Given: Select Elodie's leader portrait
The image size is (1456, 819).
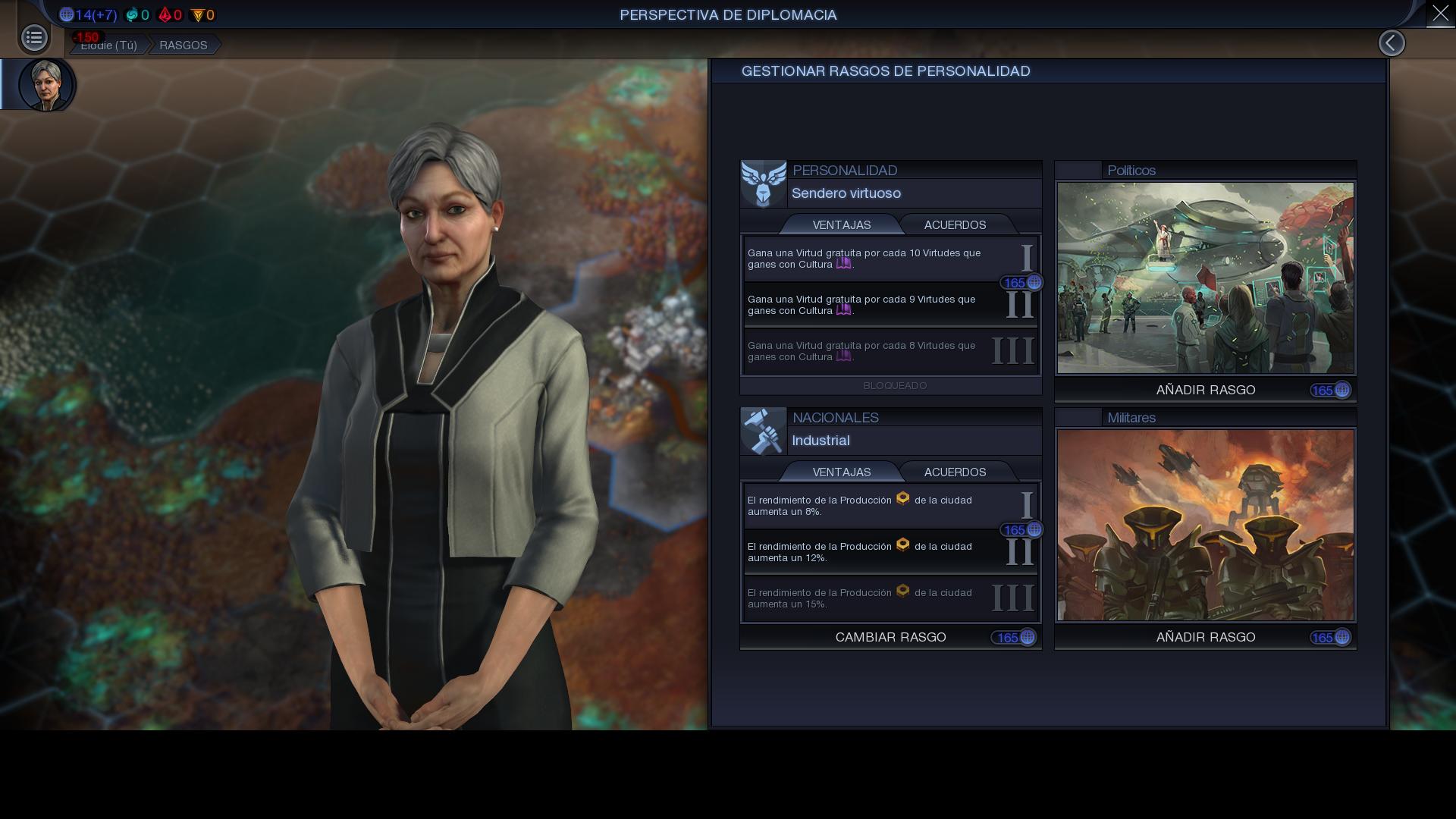Looking at the screenshot, I should tap(46, 84).
